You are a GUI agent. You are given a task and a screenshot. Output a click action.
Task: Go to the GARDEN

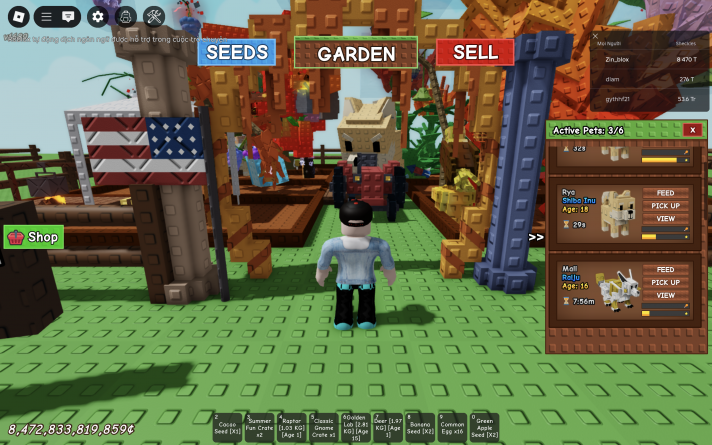356,54
